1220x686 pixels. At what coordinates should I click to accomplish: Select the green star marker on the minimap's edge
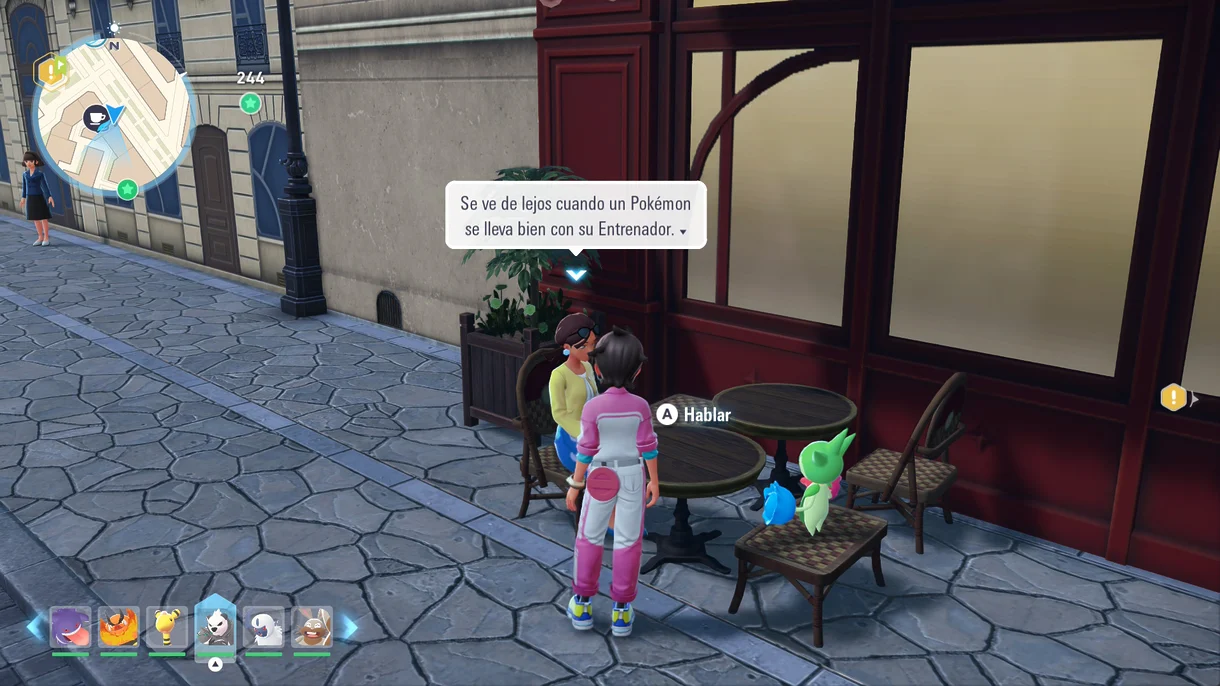point(127,189)
